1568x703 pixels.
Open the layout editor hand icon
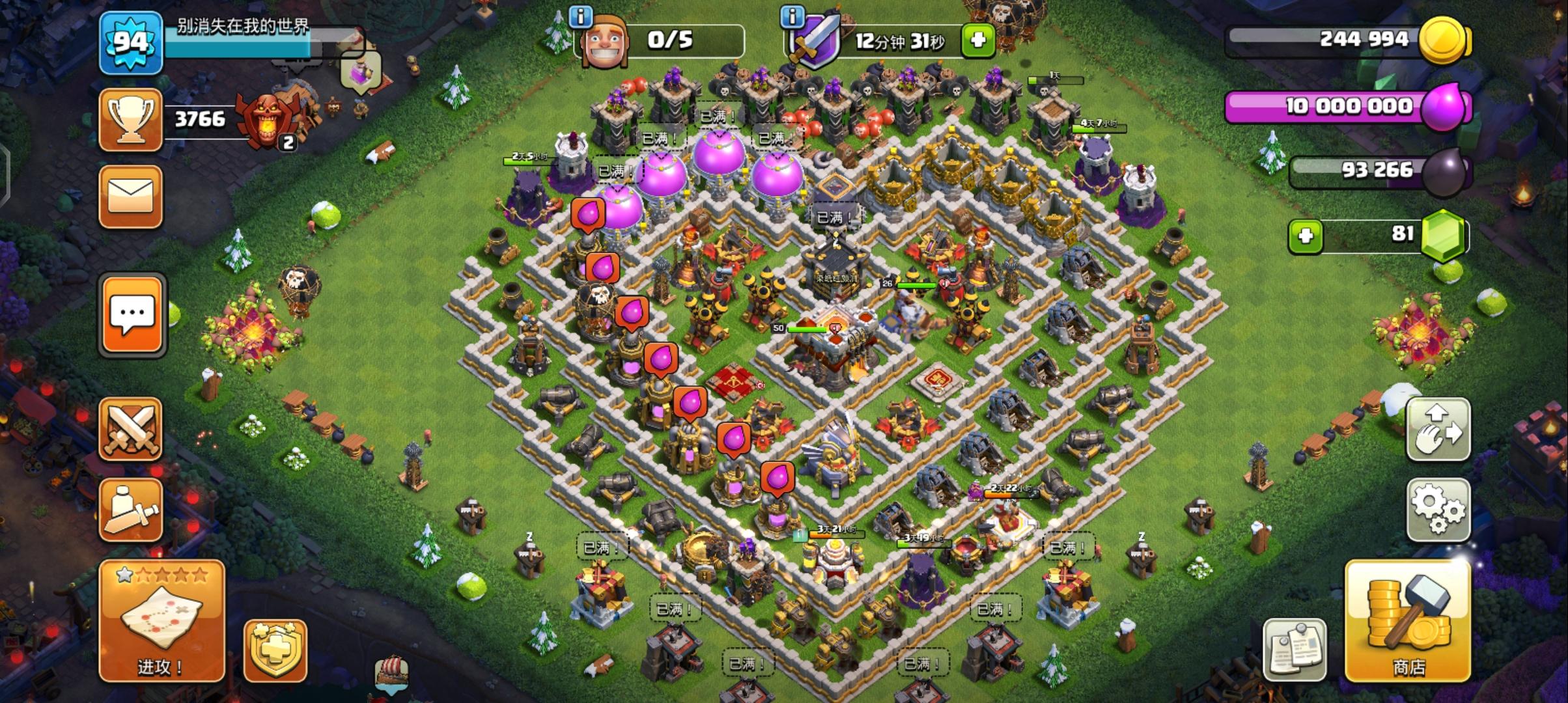coord(1439,430)
